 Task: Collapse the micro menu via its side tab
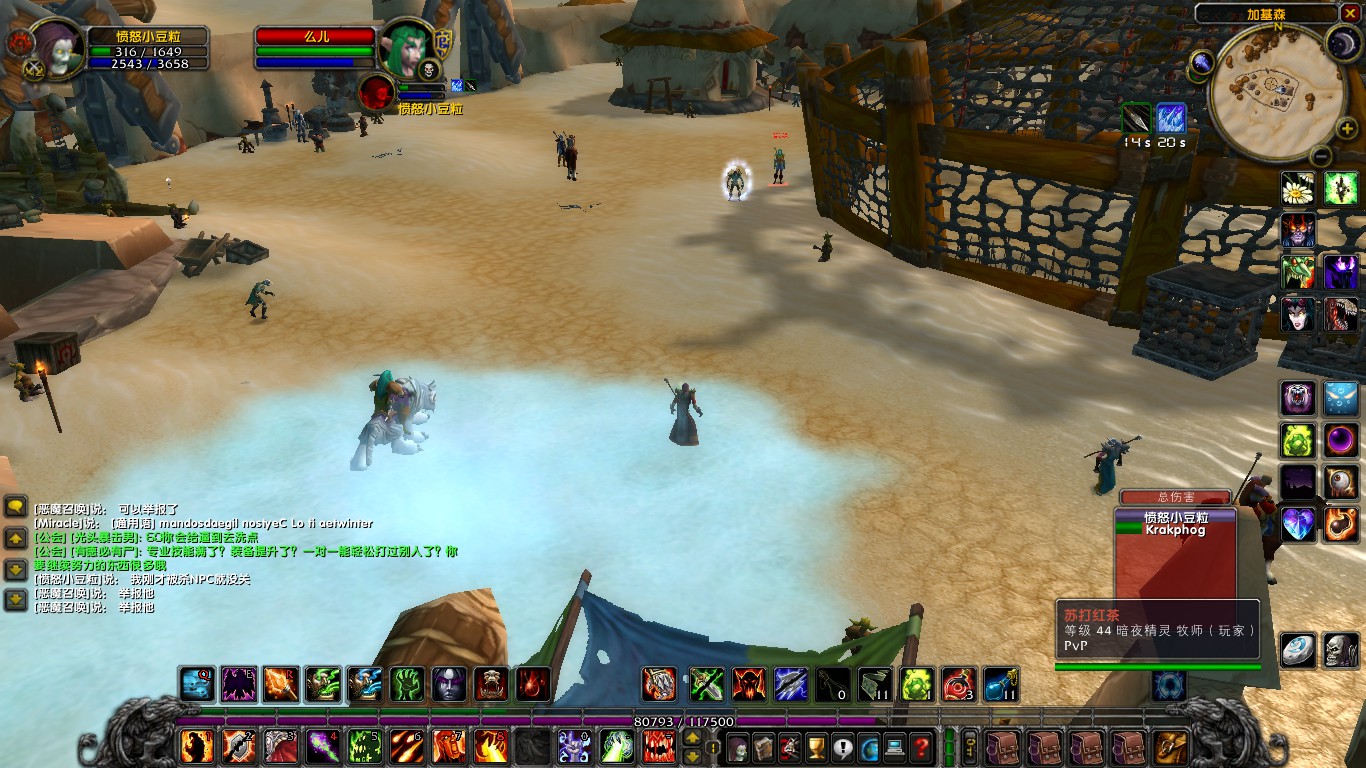click(x=713, y=746)
